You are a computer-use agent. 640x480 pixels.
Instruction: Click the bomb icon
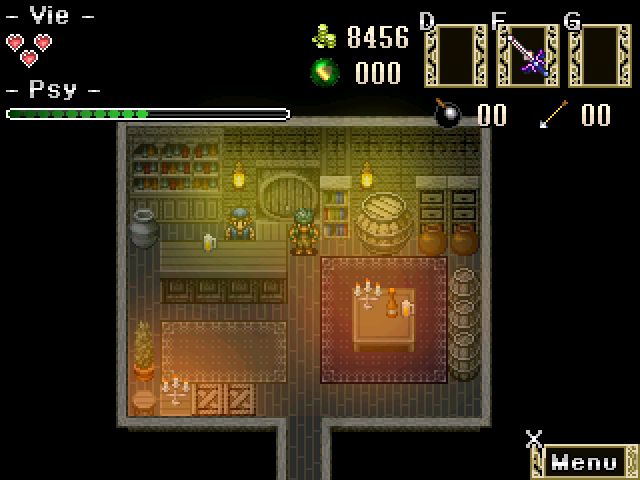(449, 114)
